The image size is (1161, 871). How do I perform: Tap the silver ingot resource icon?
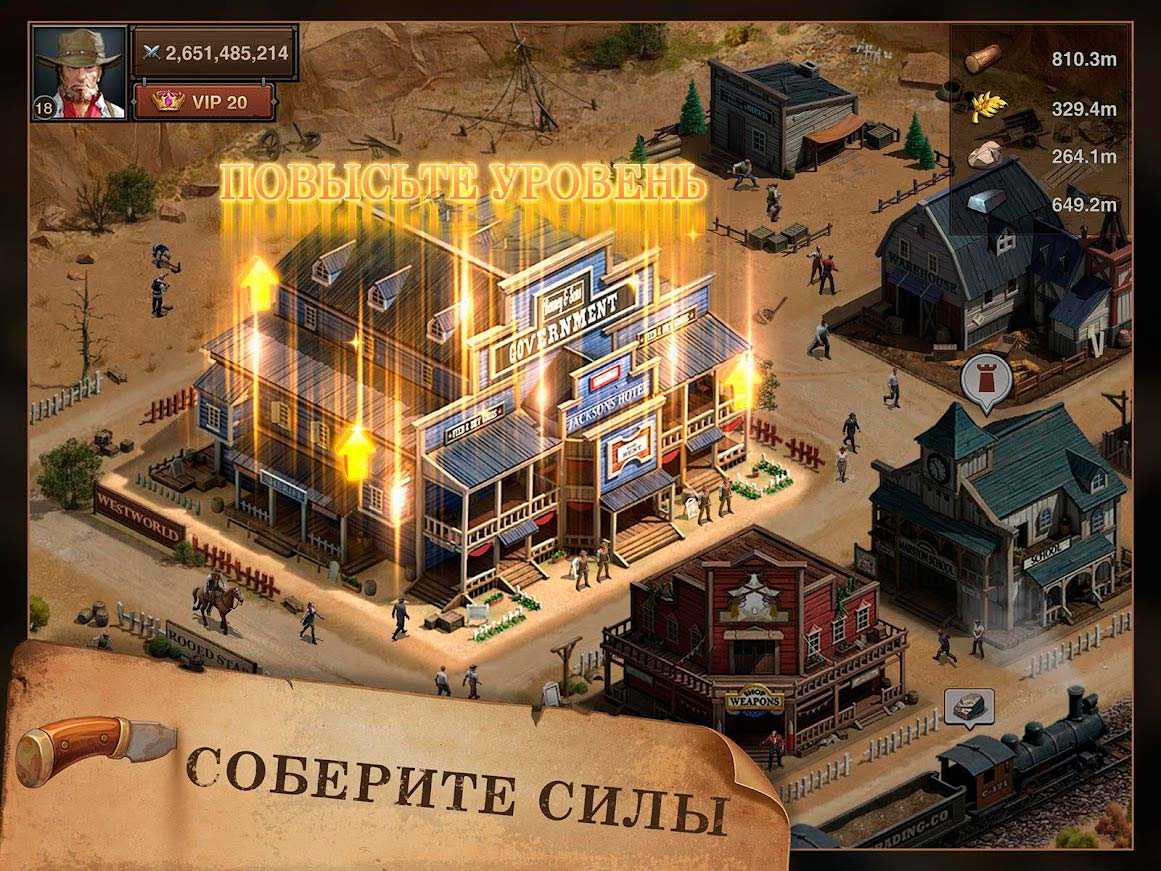tap(988, 204)
